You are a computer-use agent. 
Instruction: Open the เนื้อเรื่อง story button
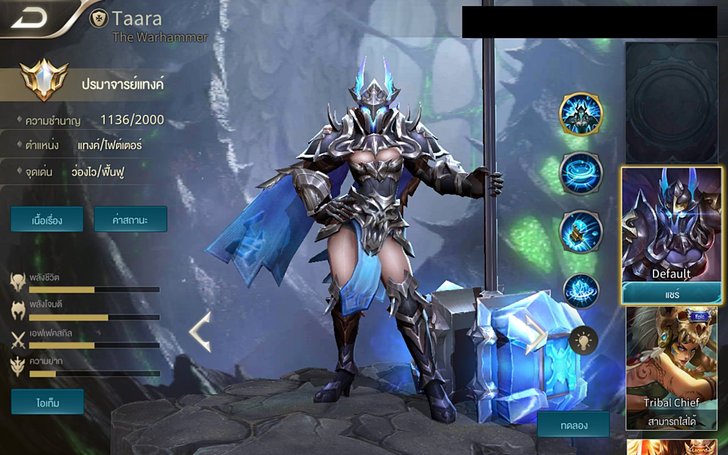click(x=47, y=220)
